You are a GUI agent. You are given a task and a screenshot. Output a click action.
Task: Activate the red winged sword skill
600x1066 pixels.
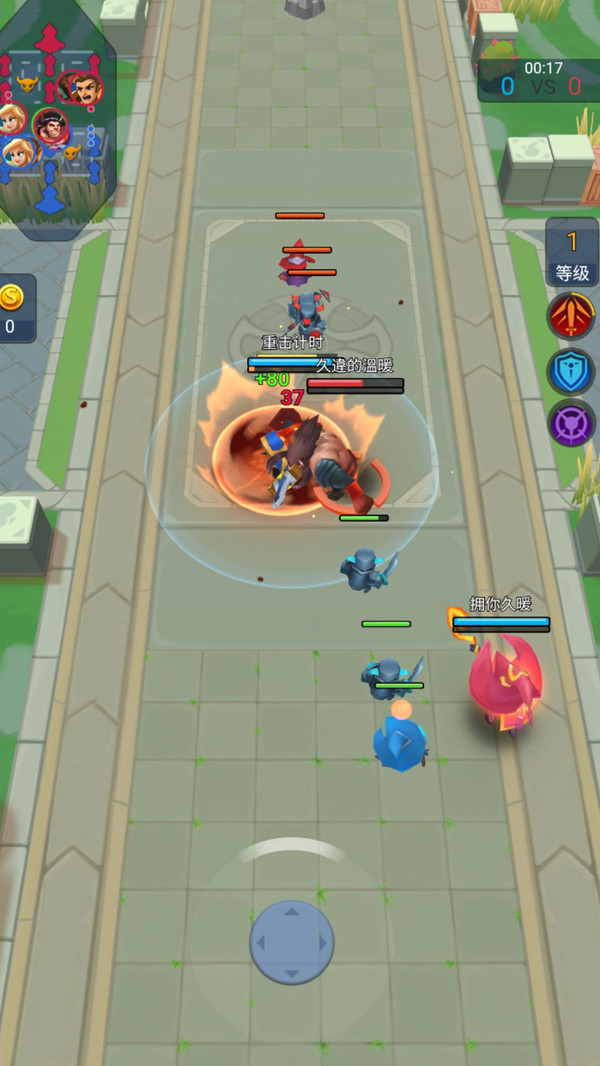pyautogui.click(x=571, y=317)
